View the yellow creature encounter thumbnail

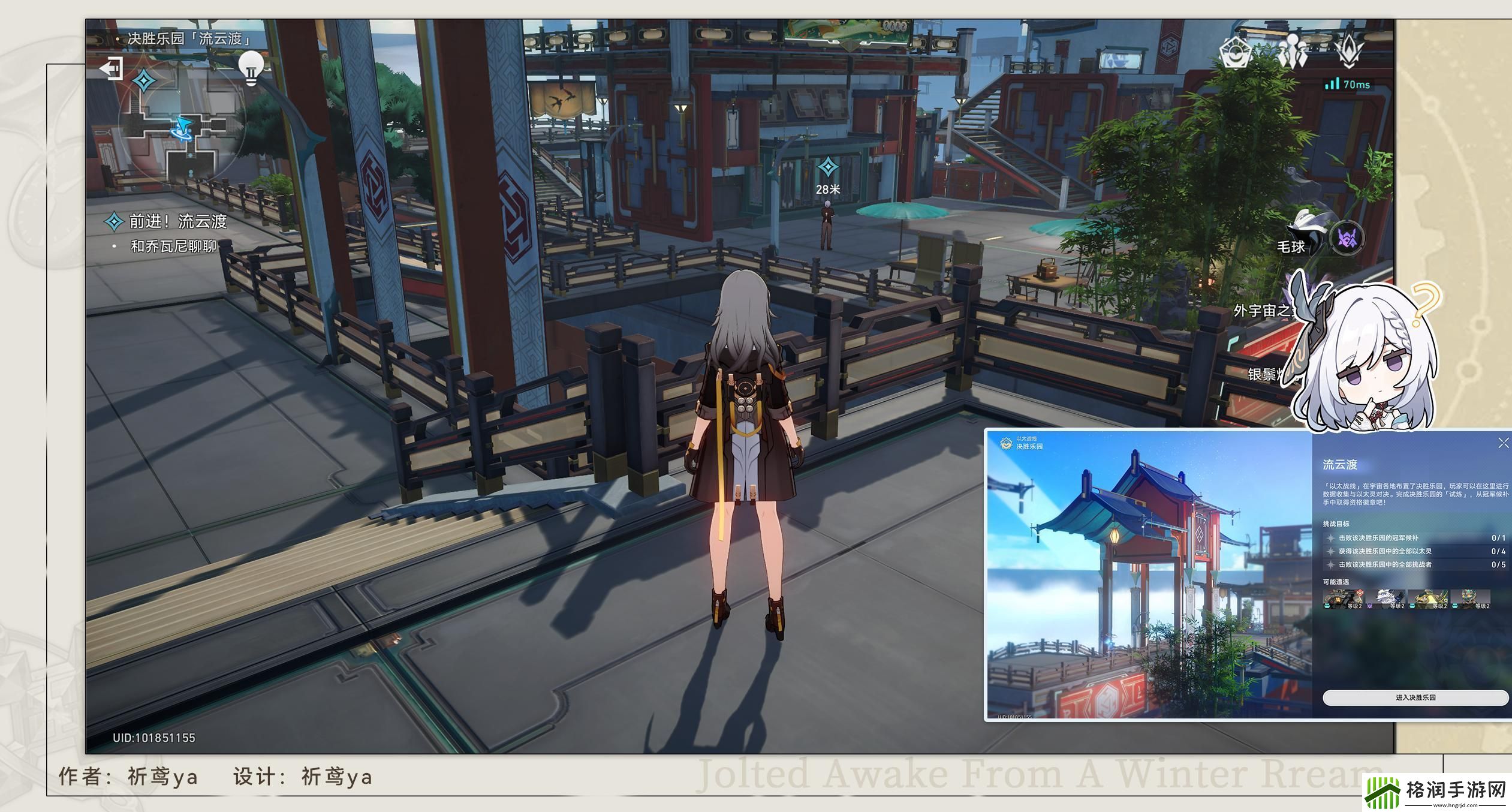click(x=1427, y=599)
